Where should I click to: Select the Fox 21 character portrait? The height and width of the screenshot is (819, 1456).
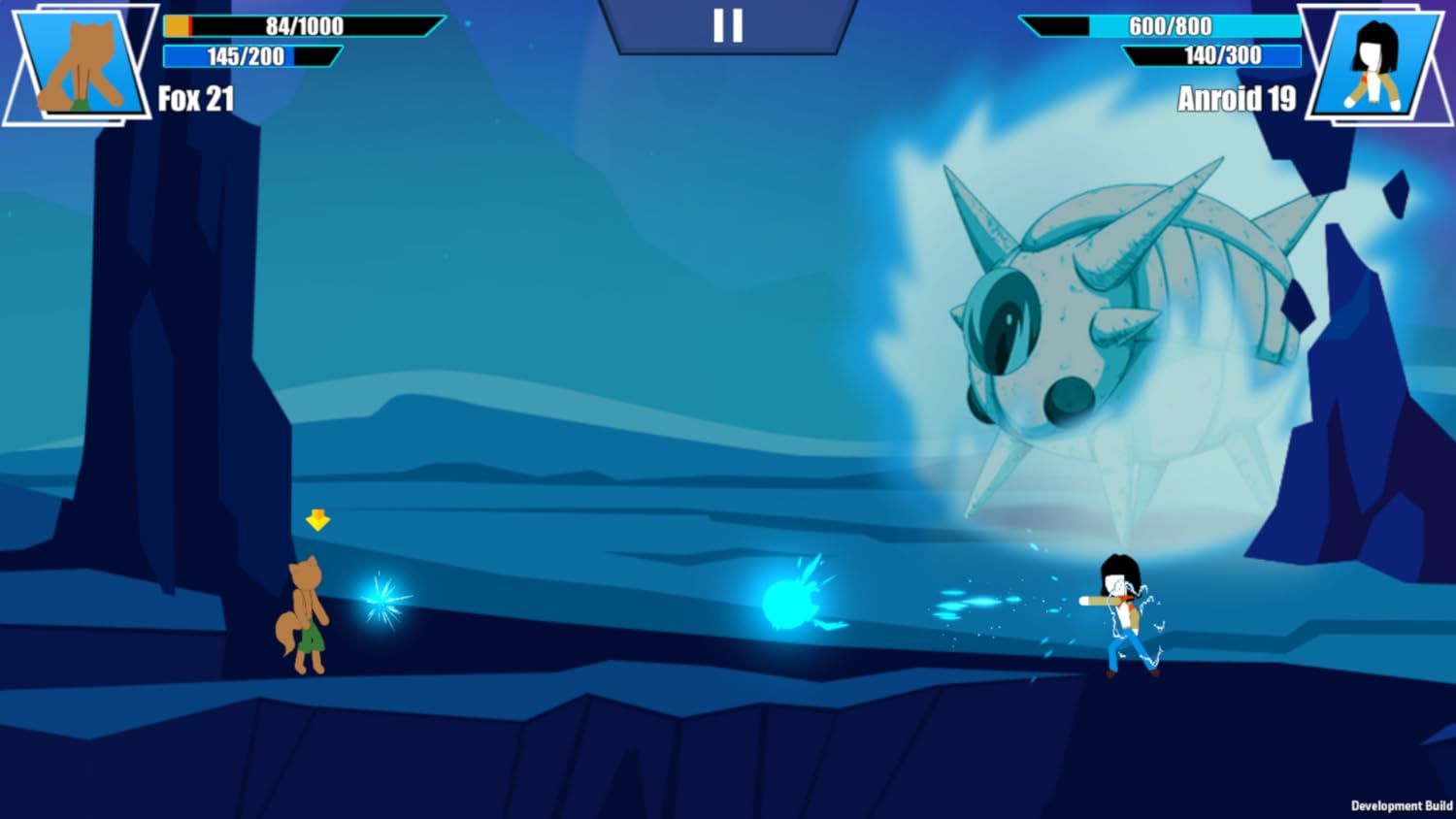click(83, 63)
